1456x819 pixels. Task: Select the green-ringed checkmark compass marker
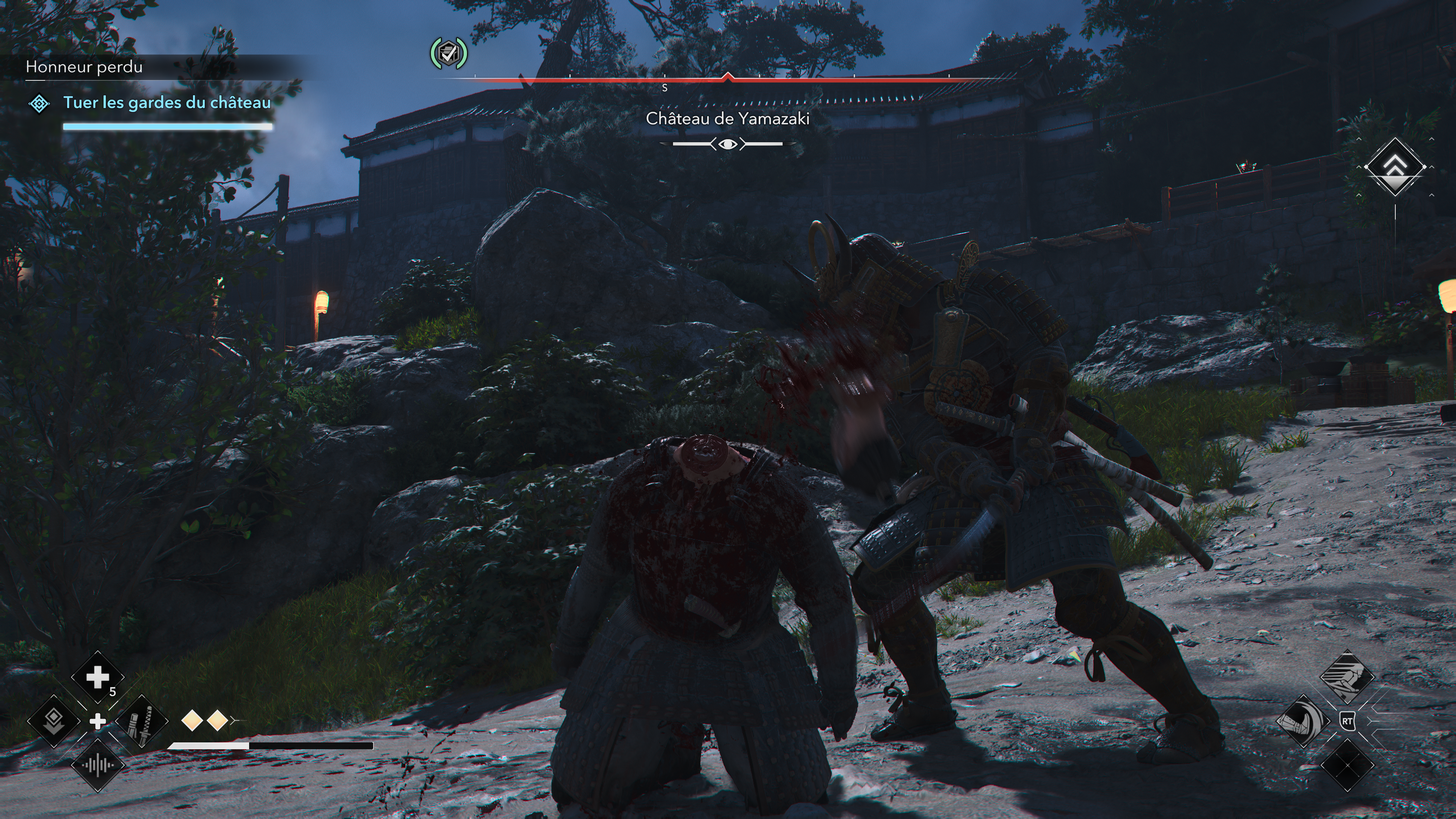[x=448, y=54]
